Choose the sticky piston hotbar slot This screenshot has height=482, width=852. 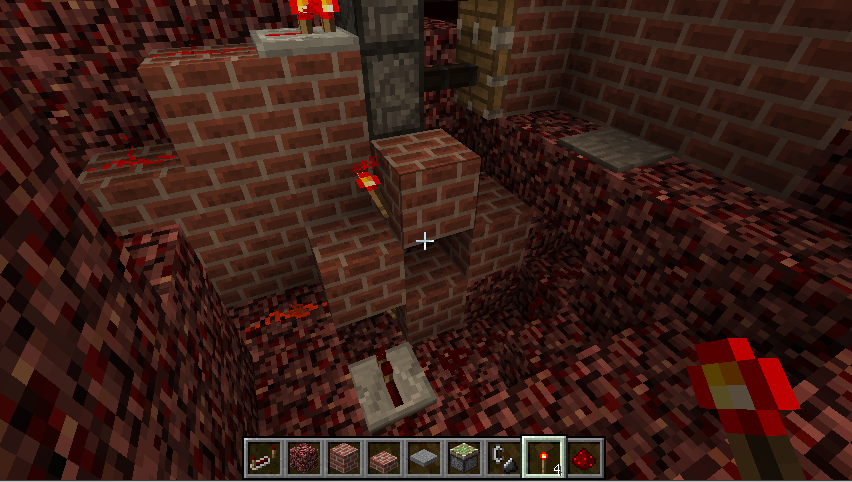464,457
